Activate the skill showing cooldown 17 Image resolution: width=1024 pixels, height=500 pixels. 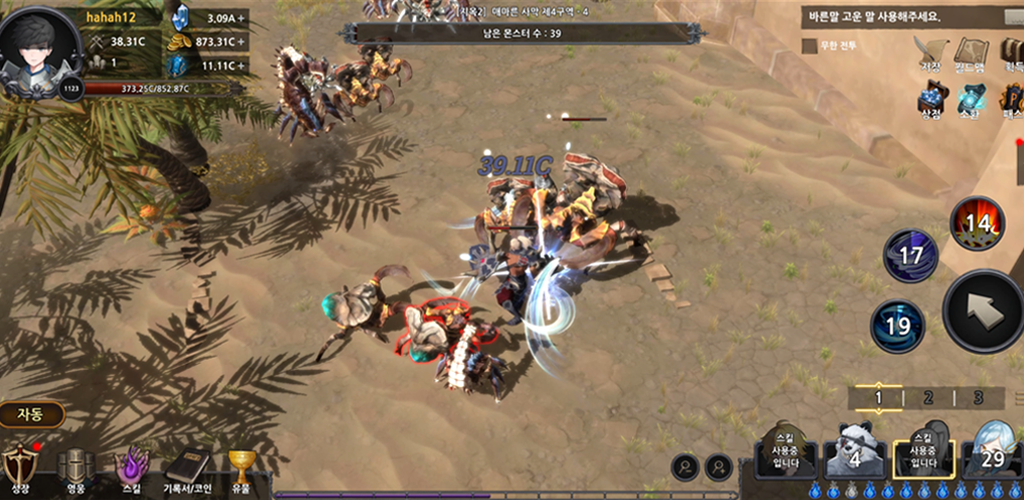[910, 256]
